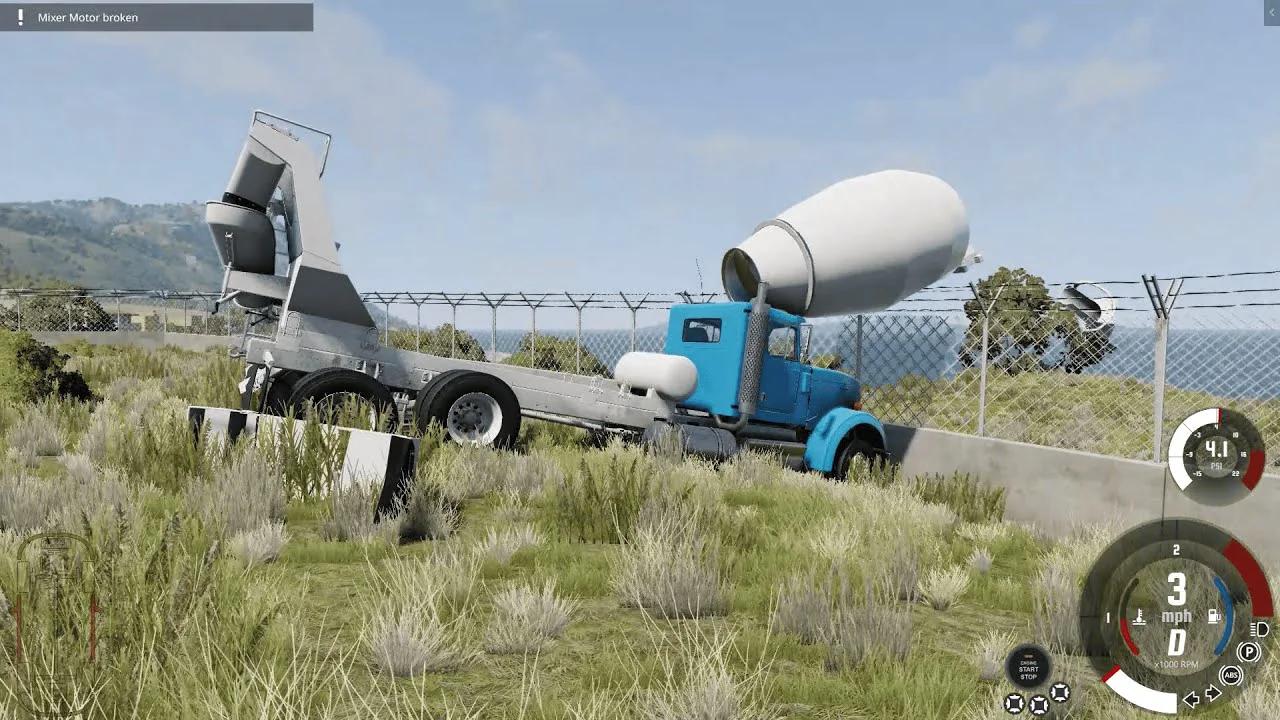This screenshot has width=1280, height=720.
Task: Click the upper mixer valve control icon
Action: [1059, 692]
